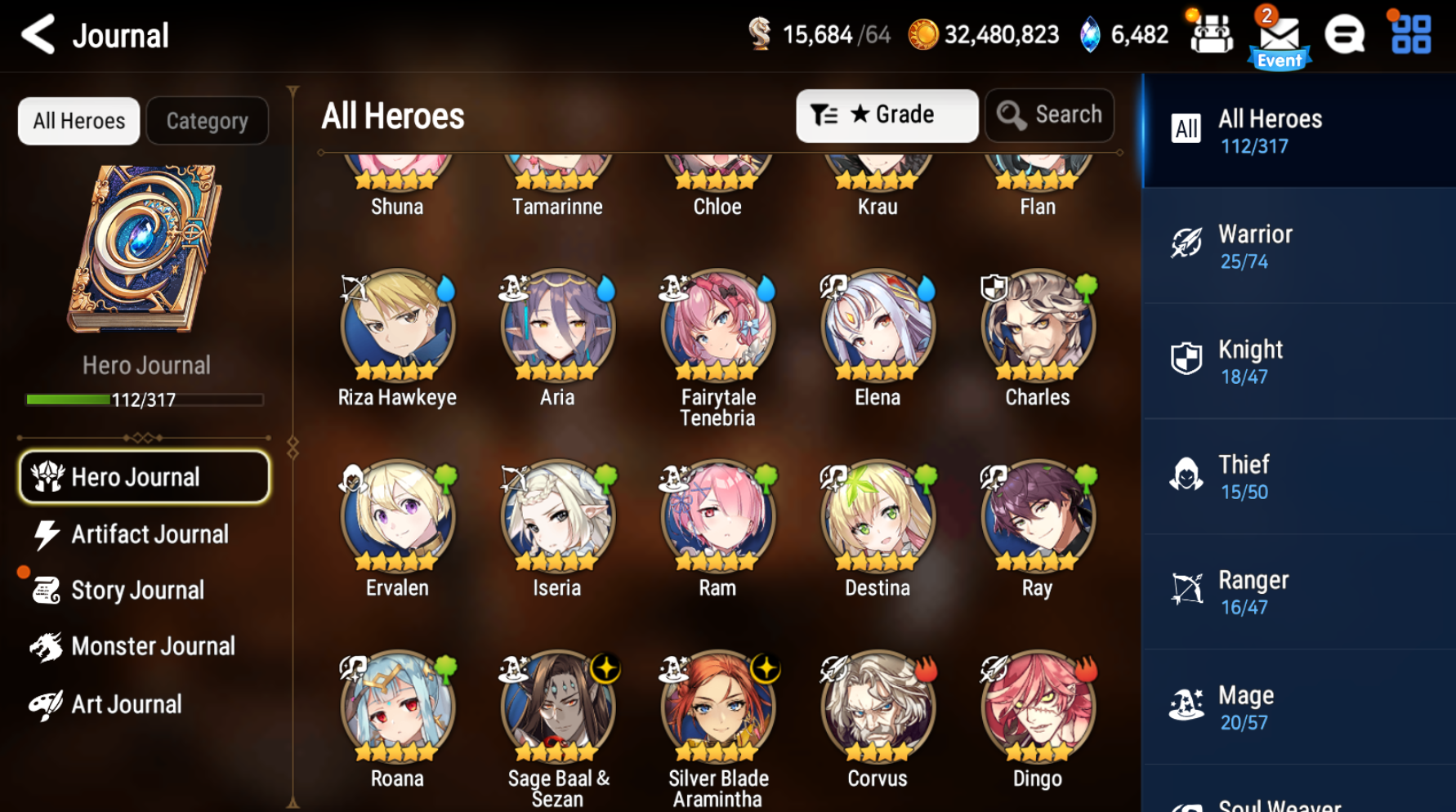
Task: Expand the Ranger class filter
Action: point(1298,591)
